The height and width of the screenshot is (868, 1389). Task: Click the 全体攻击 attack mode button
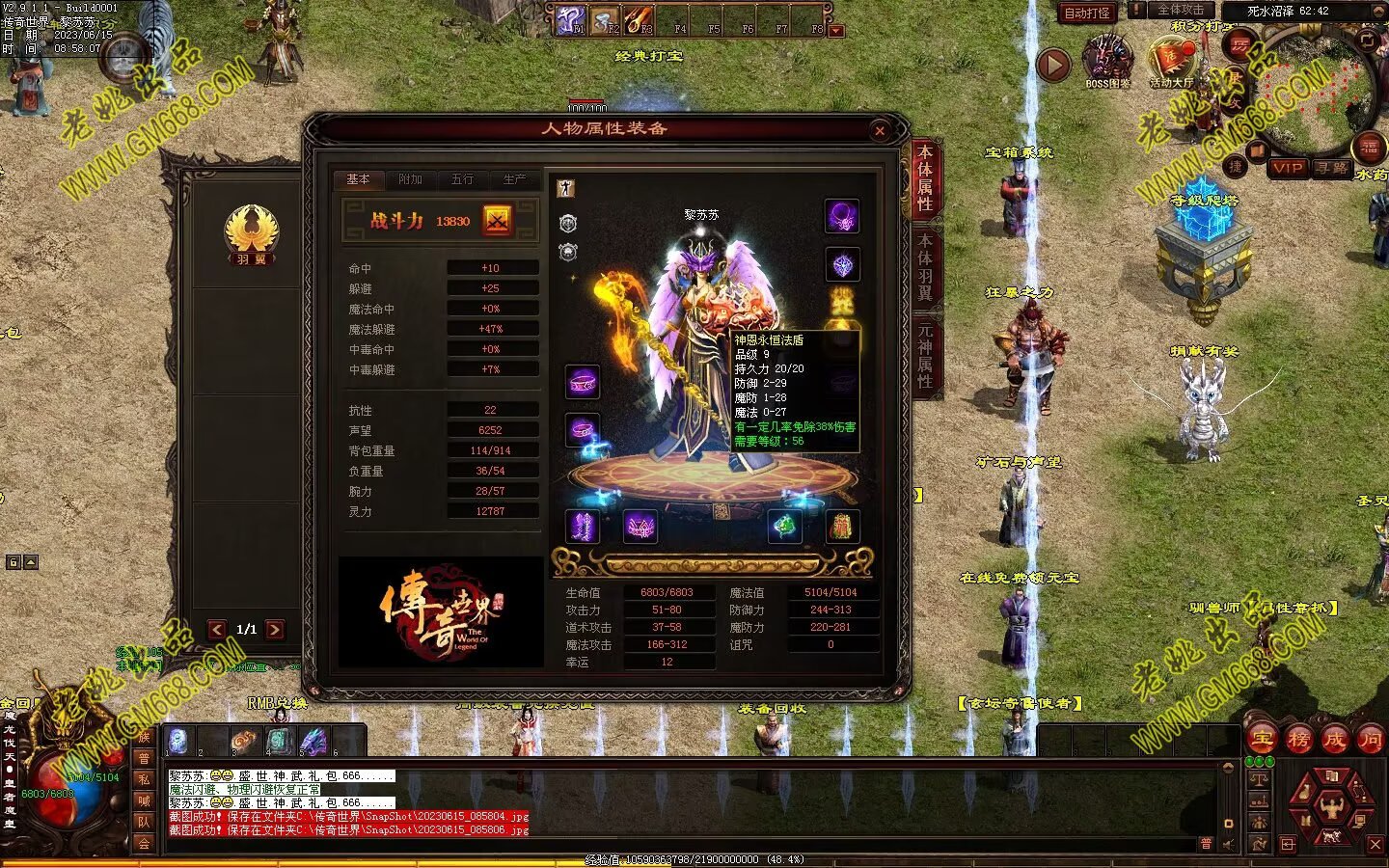[x=1181, y=10]
